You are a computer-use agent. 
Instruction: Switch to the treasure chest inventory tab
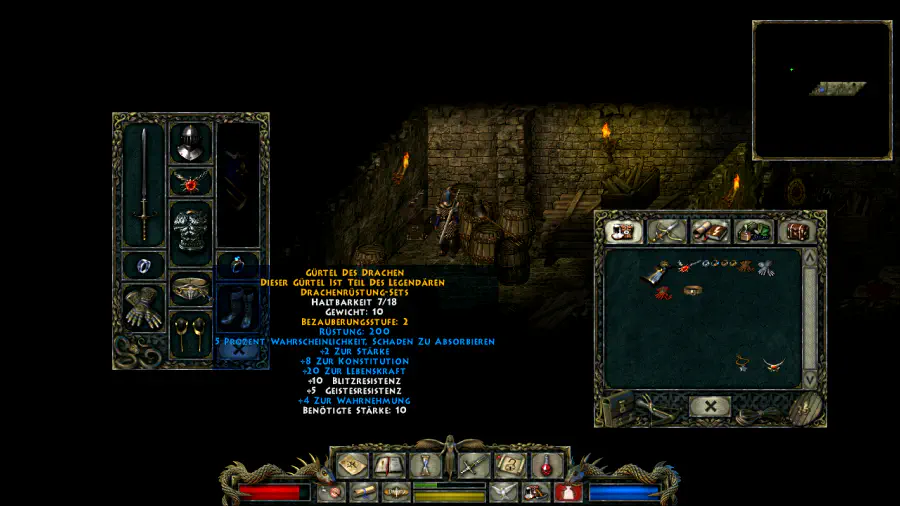[797, 231]
